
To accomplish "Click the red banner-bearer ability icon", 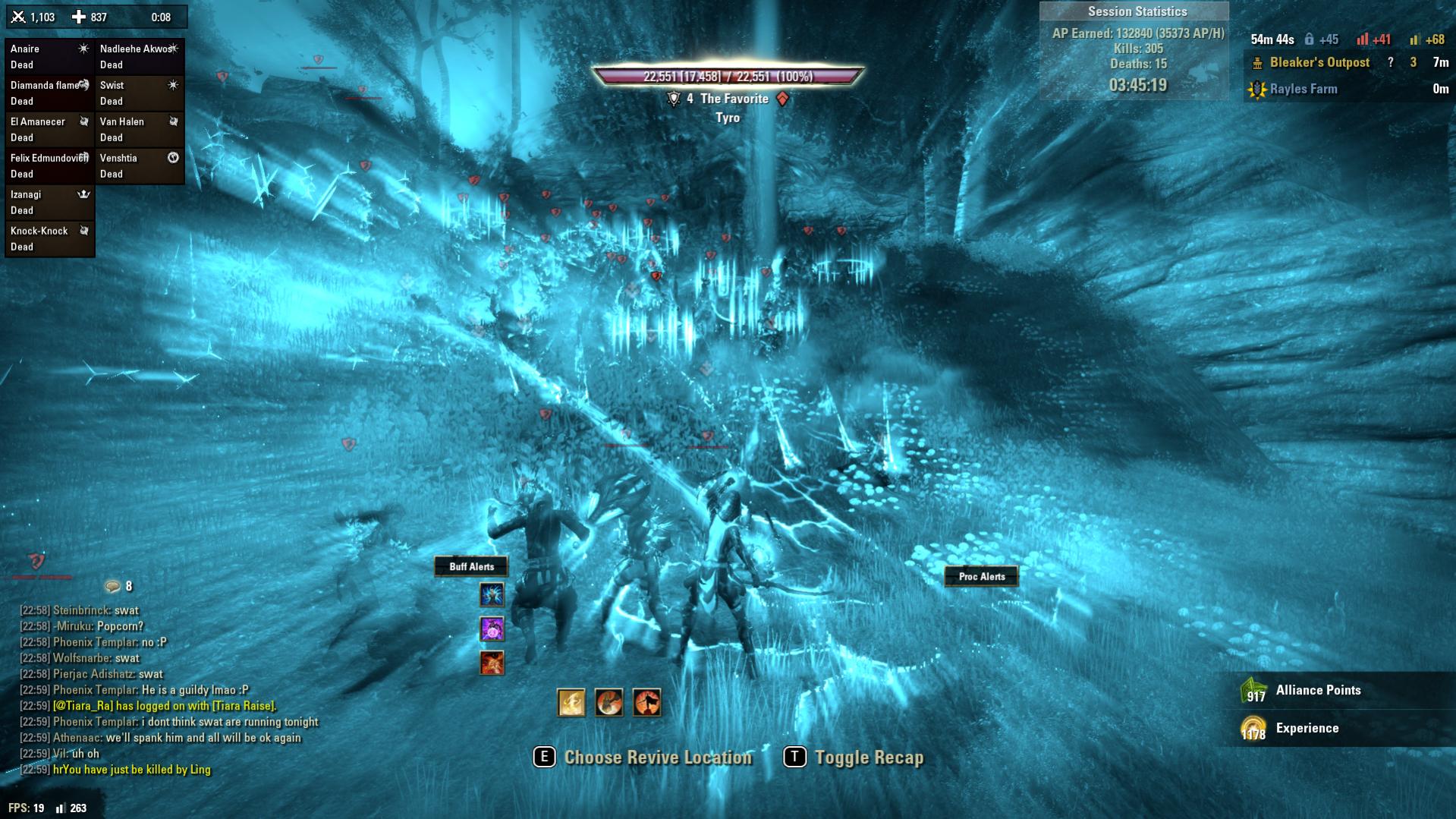I will point(609,702).
